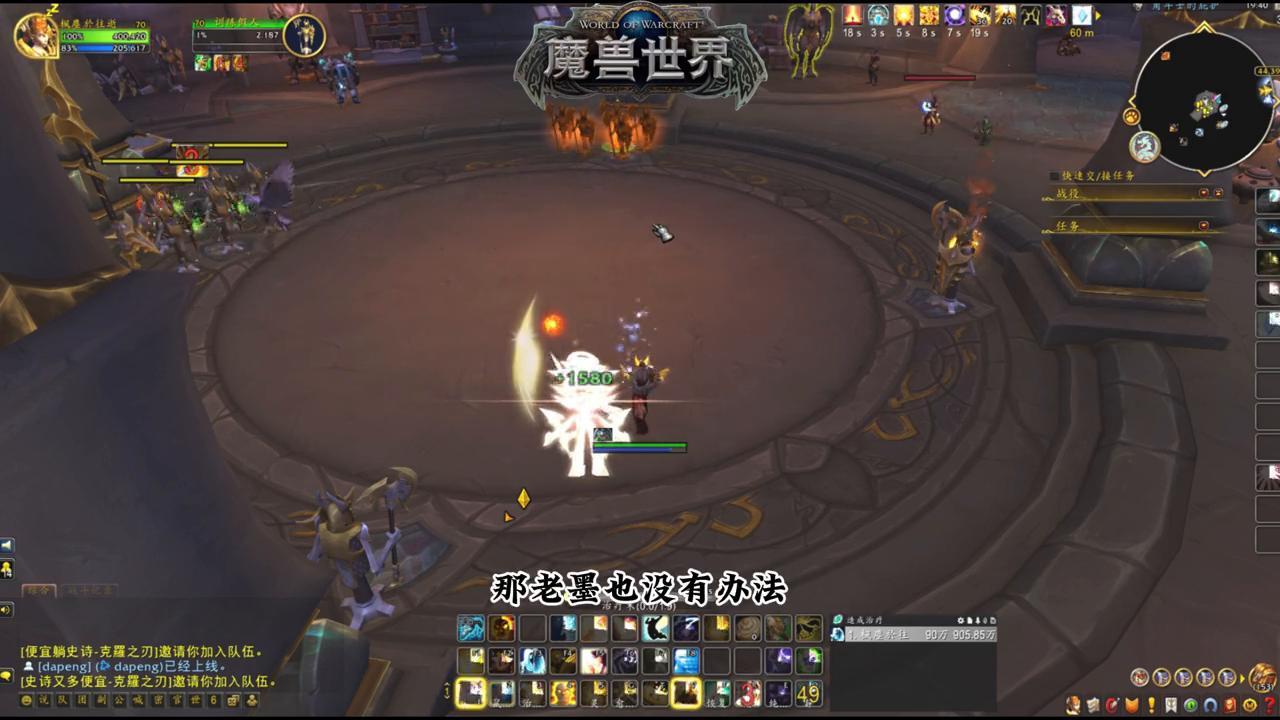Click the character notification icon showing 14
The width and height of the screenshot is (1280, 720).
click(x=8, y=568)
